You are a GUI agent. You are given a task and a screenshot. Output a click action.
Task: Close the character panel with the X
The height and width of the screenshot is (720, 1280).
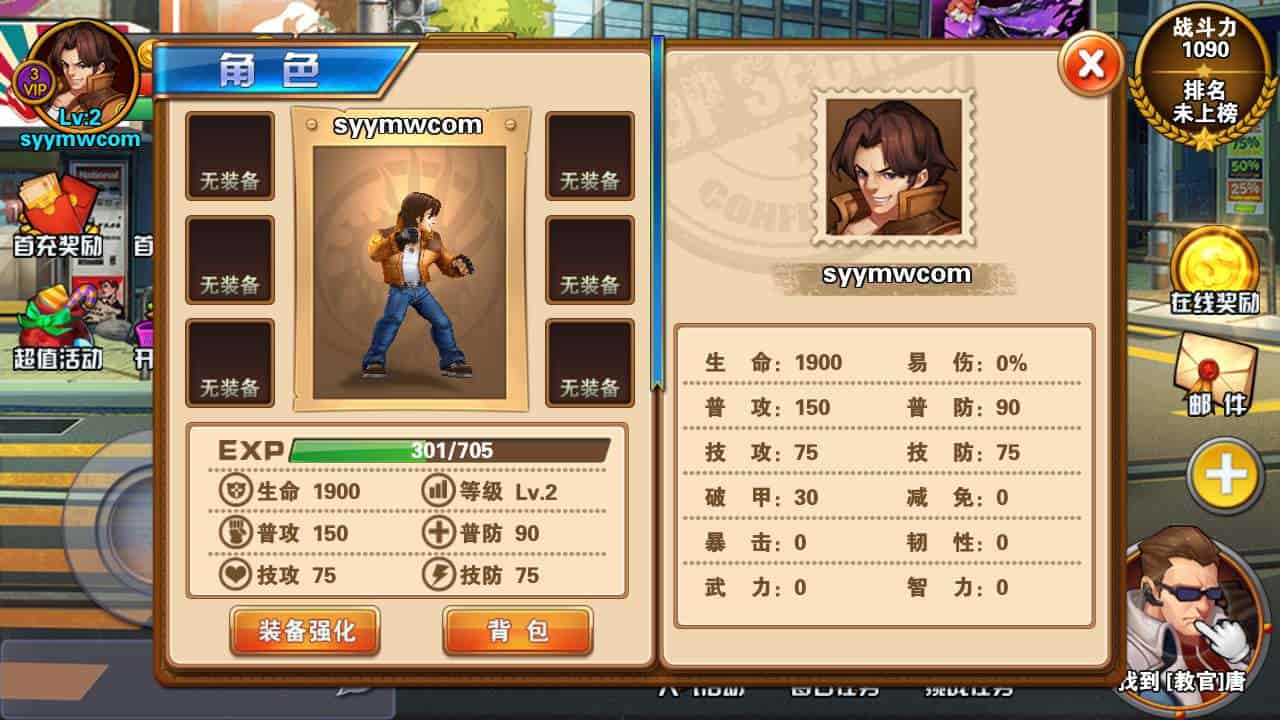1089,66
